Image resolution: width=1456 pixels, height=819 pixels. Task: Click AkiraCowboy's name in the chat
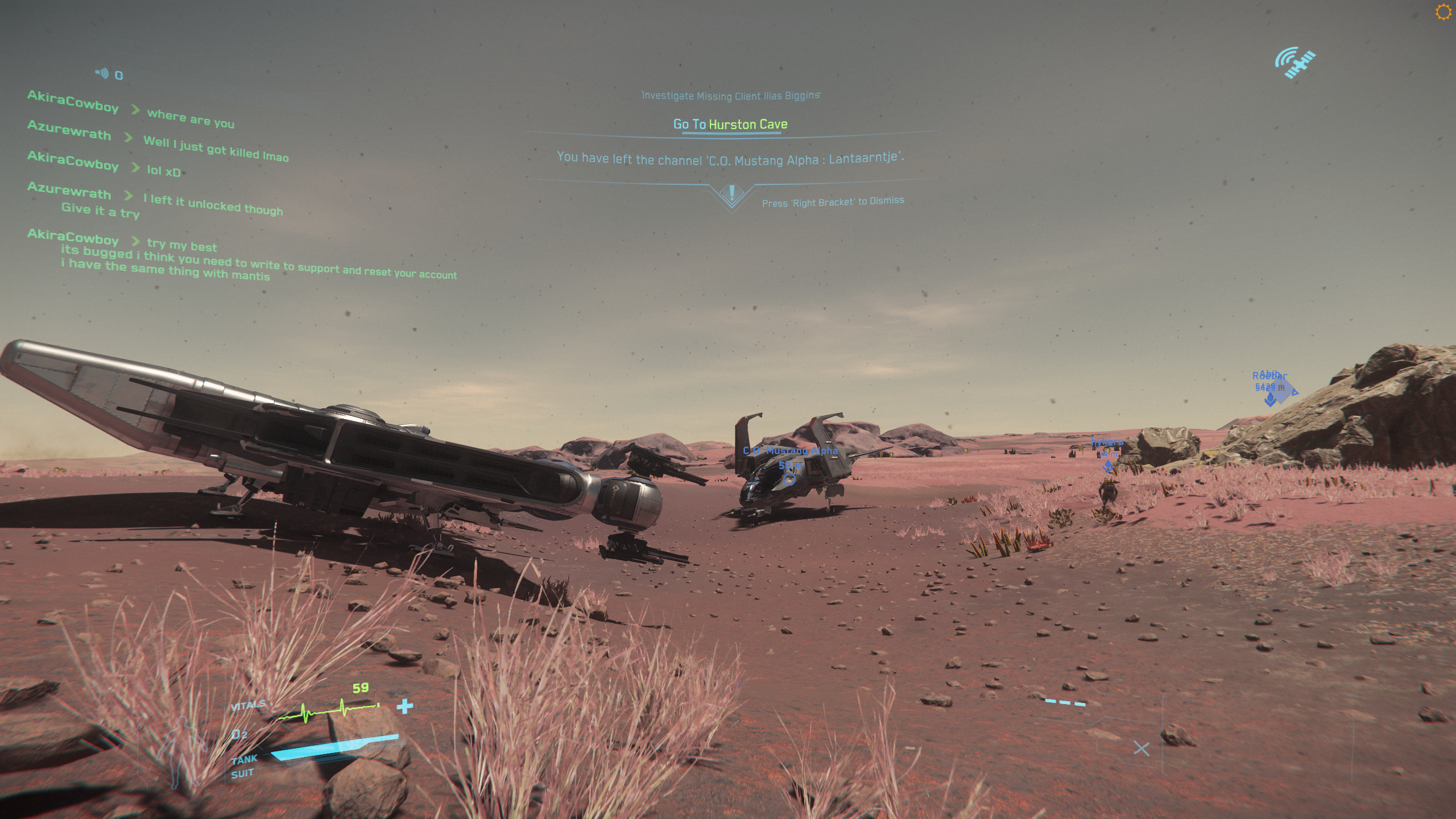click(73, 102)
